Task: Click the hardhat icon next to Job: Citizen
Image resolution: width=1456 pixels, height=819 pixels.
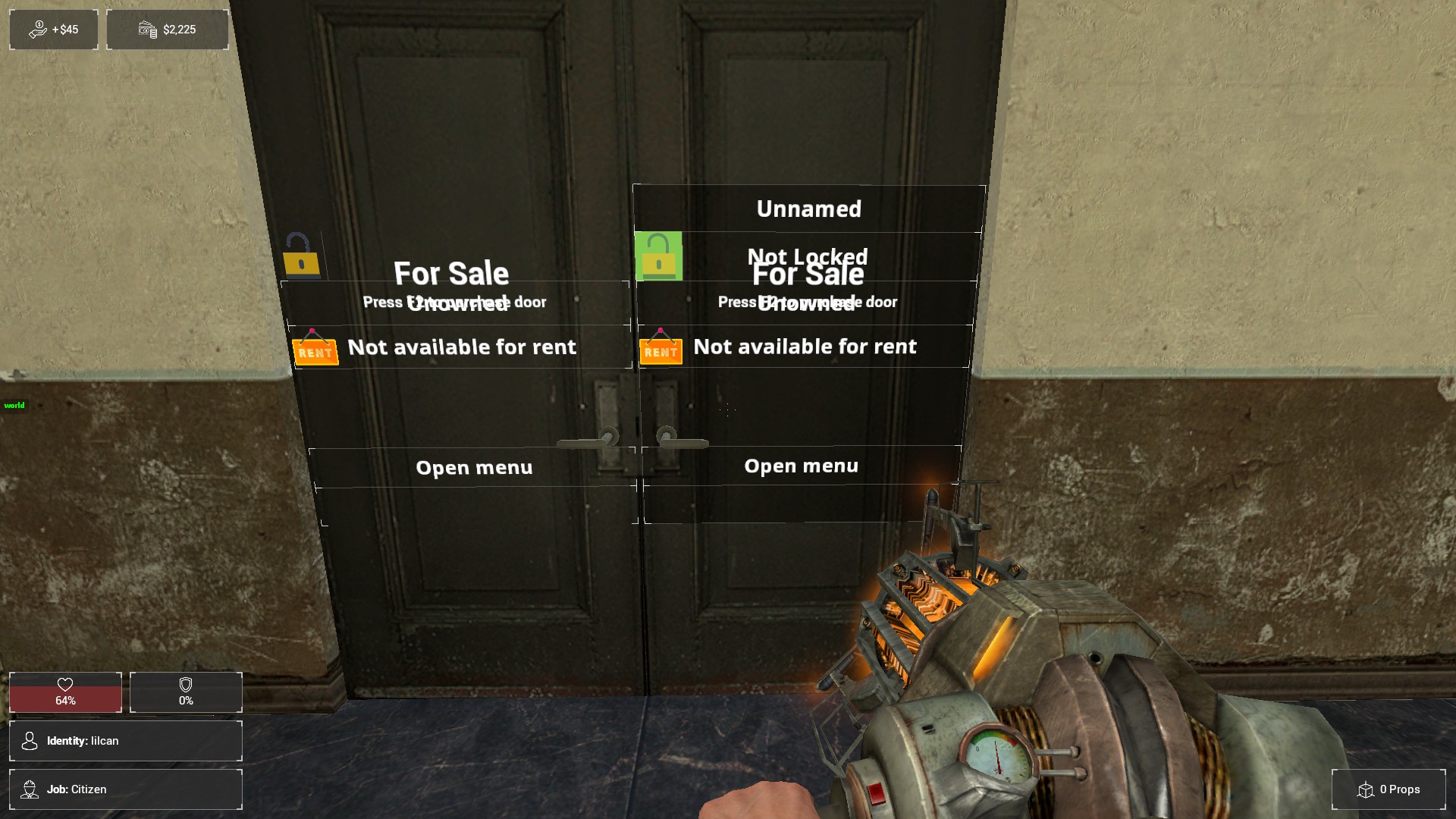Action: pyautogui.click(x=30, y=789)
